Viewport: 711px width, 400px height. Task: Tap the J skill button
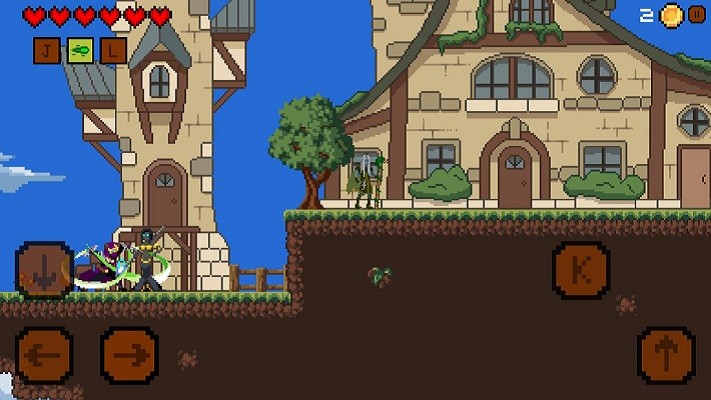47,50
